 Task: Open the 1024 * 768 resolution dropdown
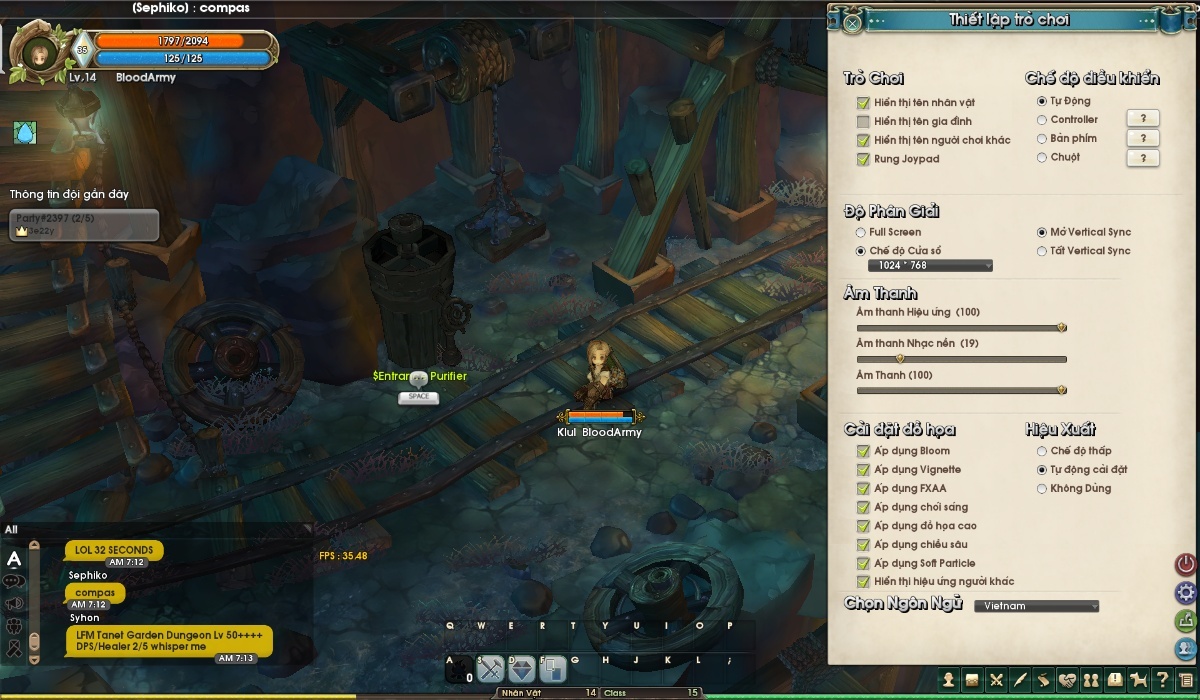(x=930, y=266)
